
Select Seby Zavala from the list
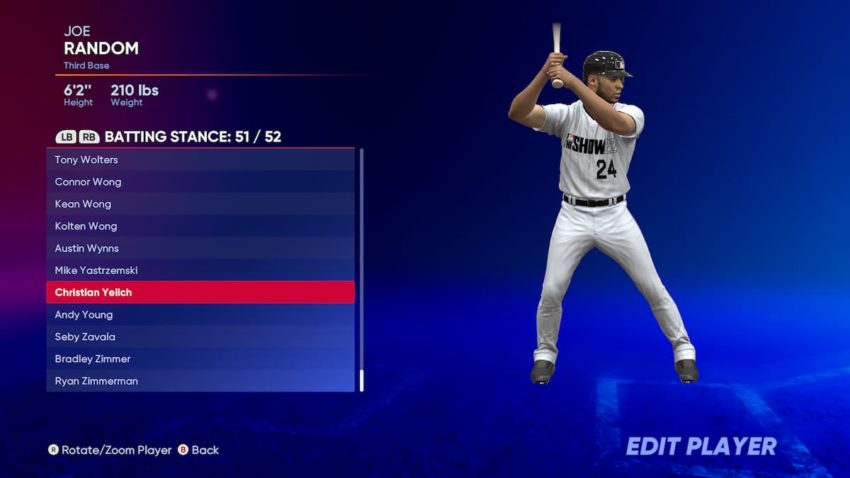click(x=200, y=337)
